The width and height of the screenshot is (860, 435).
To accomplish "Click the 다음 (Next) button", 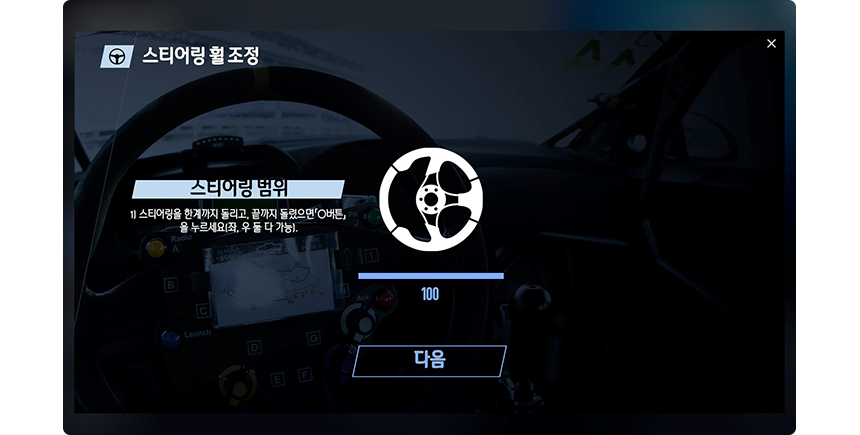I will [x=429, y=361].
